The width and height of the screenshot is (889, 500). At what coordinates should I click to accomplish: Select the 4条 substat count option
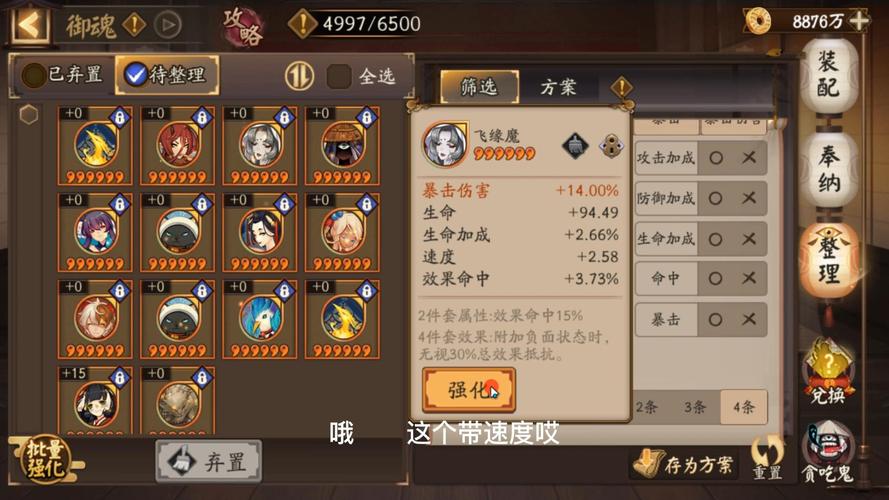pos(743,407)
